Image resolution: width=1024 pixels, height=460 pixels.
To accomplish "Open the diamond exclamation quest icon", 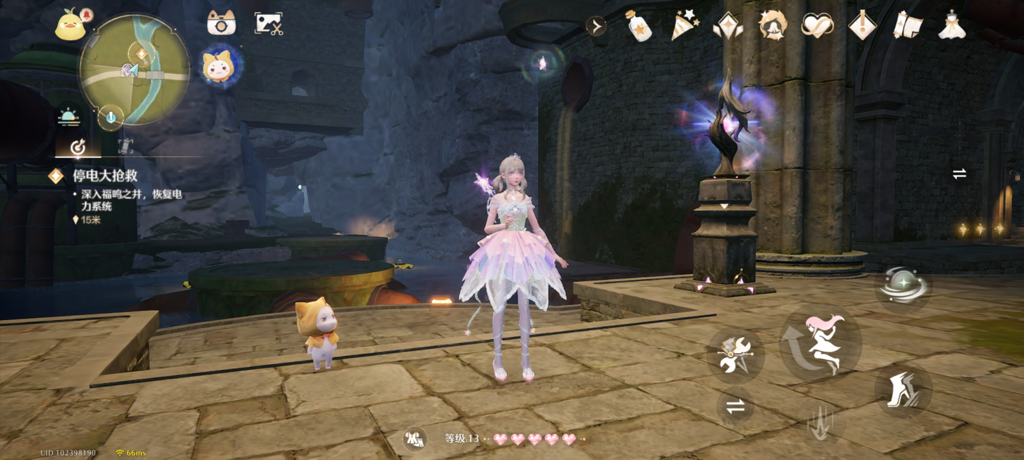I will click(x=862, y=26).
